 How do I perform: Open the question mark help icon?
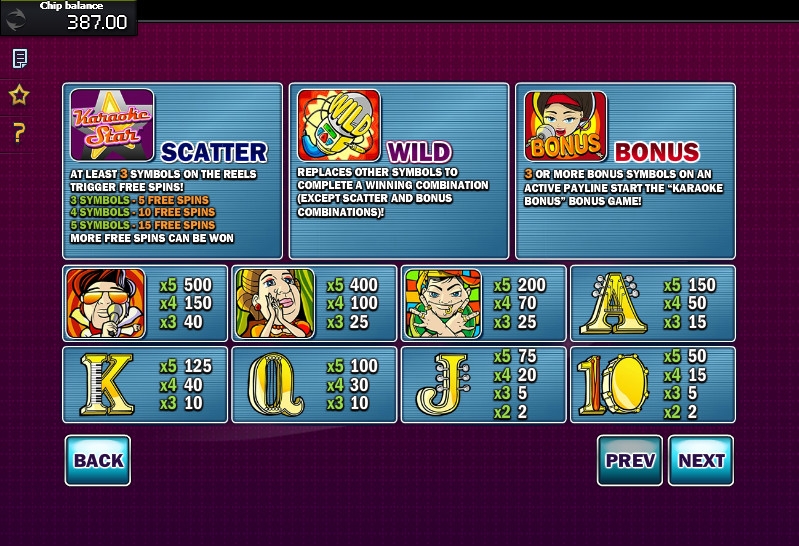19,132
